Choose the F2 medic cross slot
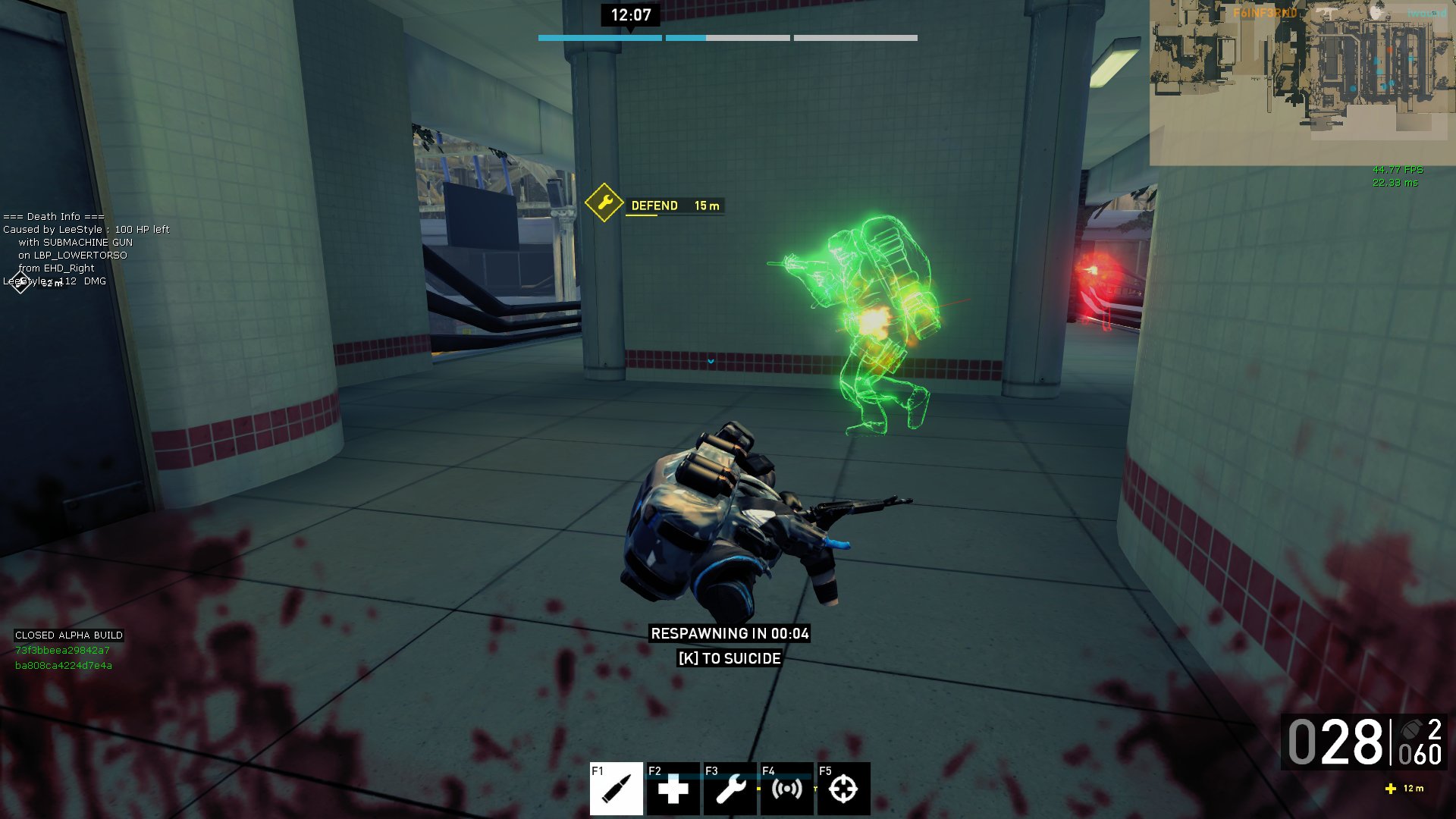This screenshot has width=1456, height=819. click(673, 789)
